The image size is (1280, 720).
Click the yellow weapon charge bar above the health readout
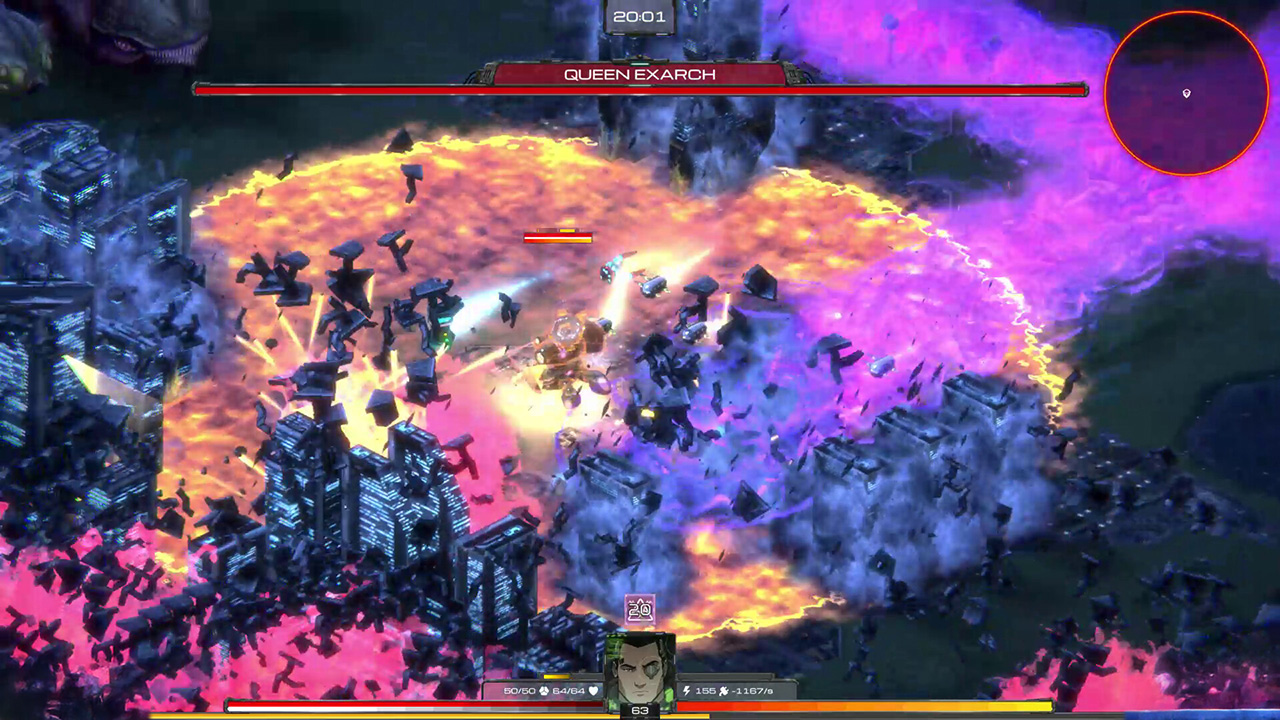[556, 674]
